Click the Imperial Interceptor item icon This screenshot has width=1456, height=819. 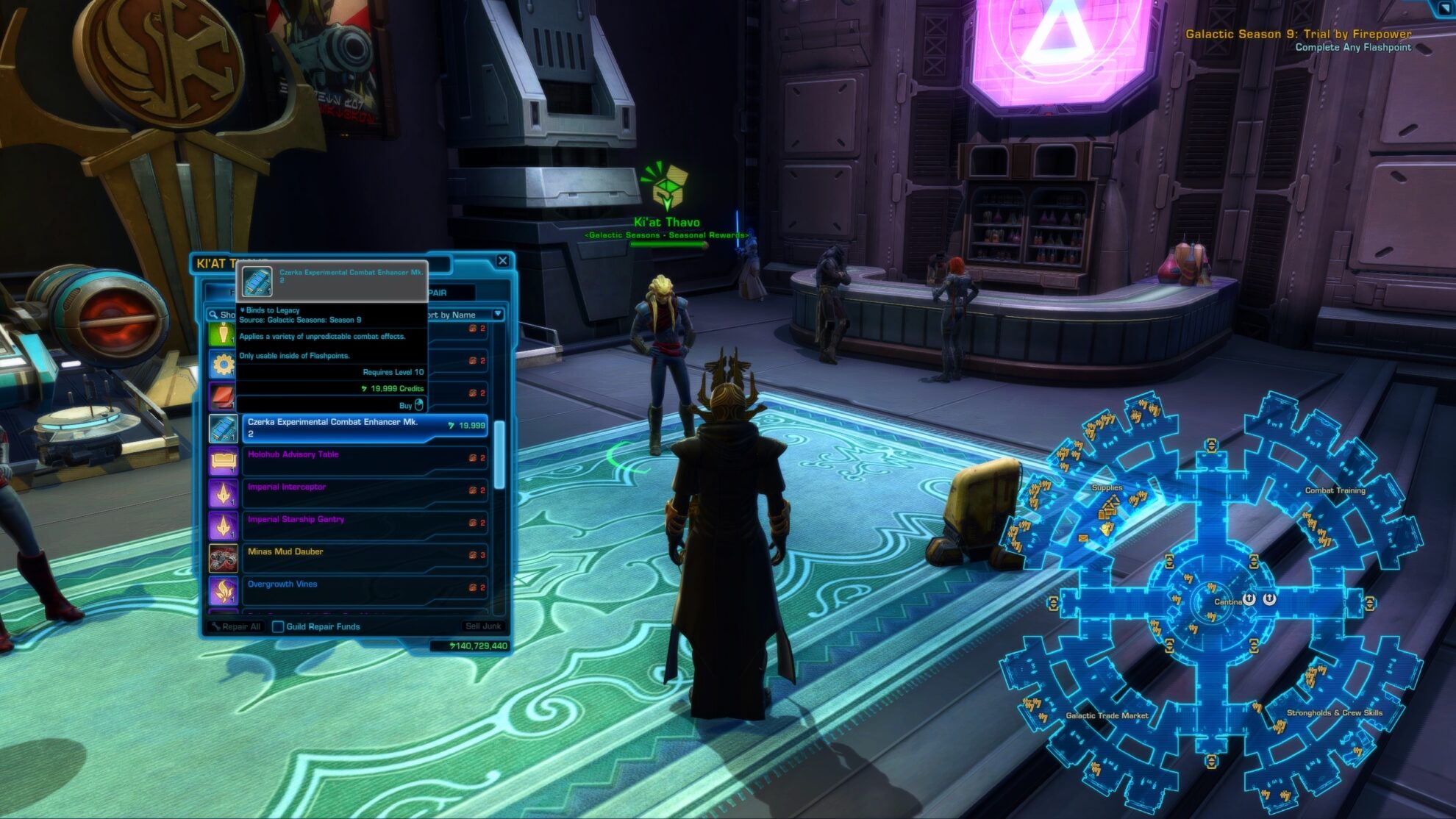(x=224, y=491)
